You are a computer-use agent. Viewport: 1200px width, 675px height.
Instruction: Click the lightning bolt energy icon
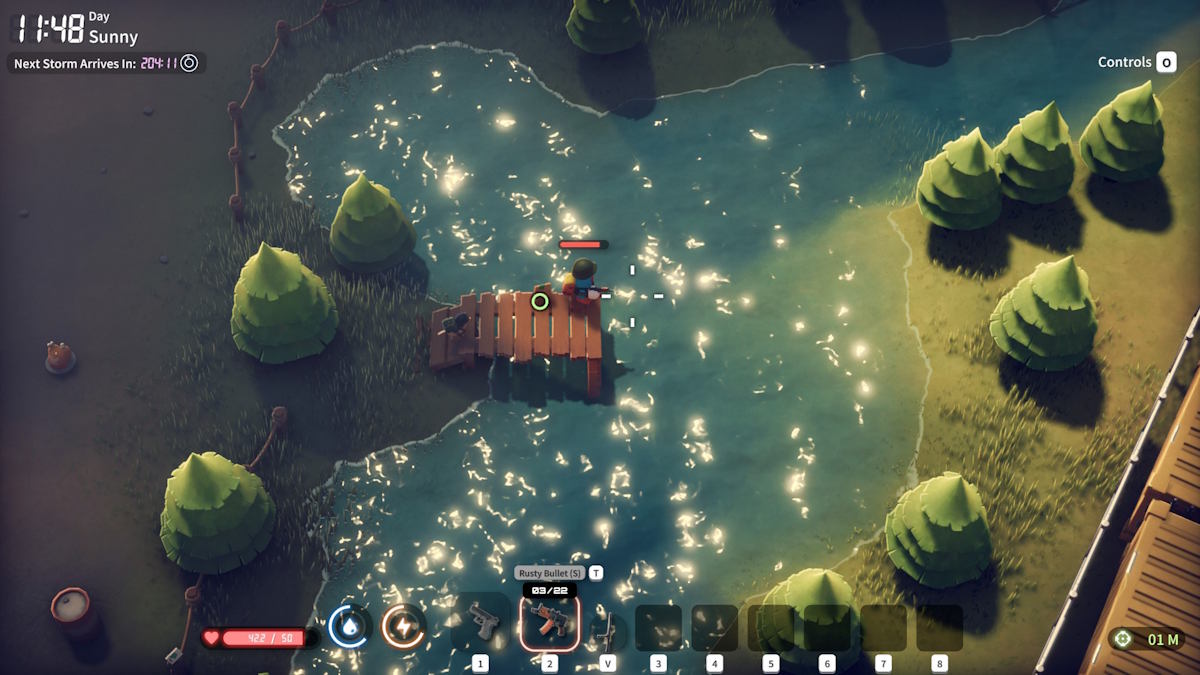(403, 628)
